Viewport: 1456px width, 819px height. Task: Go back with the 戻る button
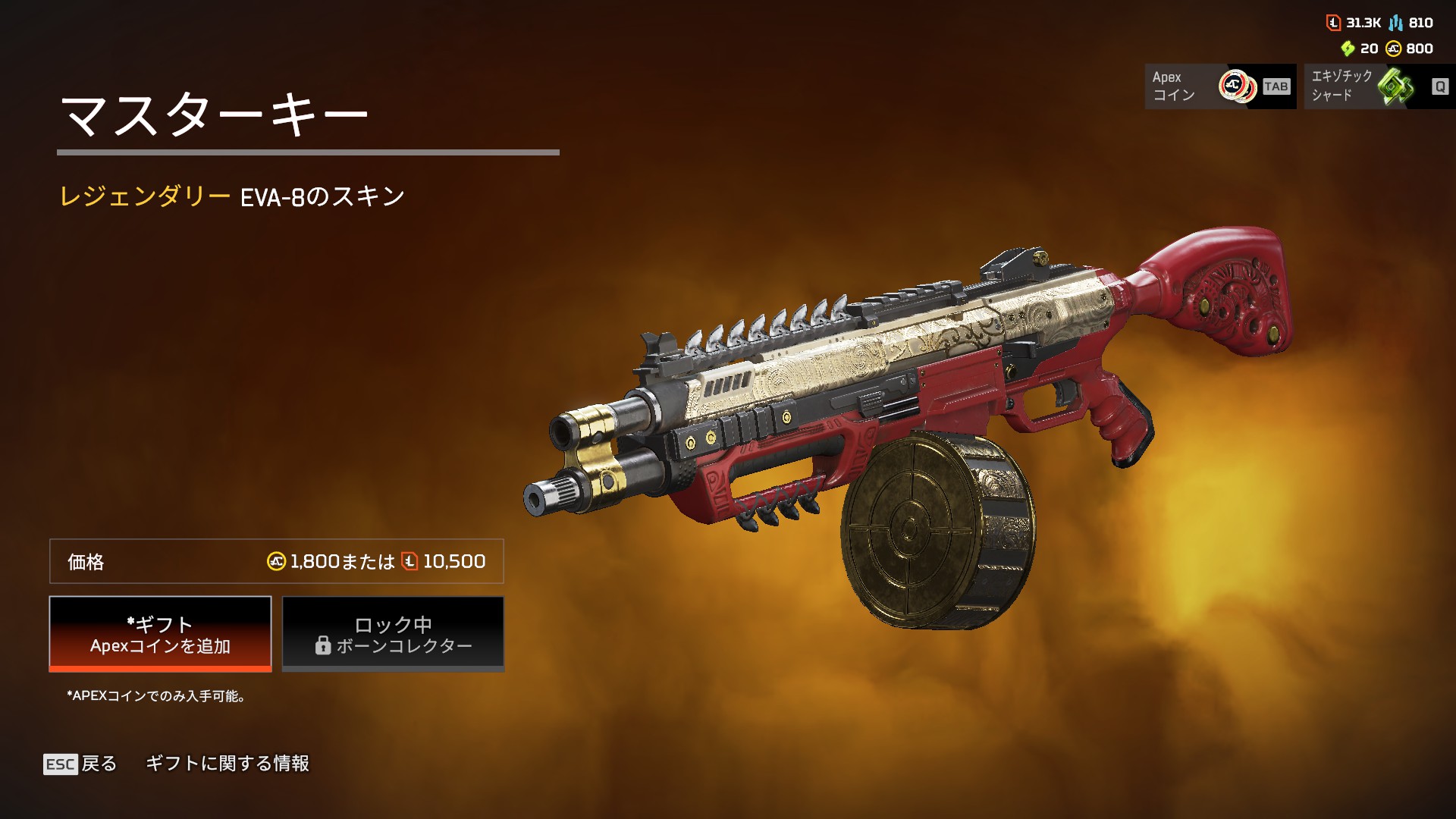point(80,764)
